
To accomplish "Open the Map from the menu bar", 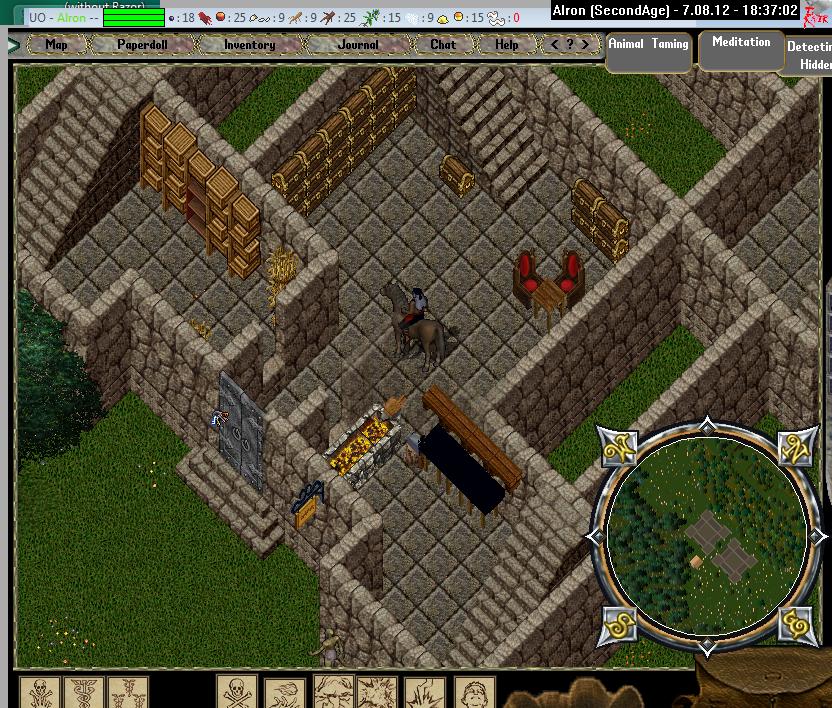I will pos(56,45).
